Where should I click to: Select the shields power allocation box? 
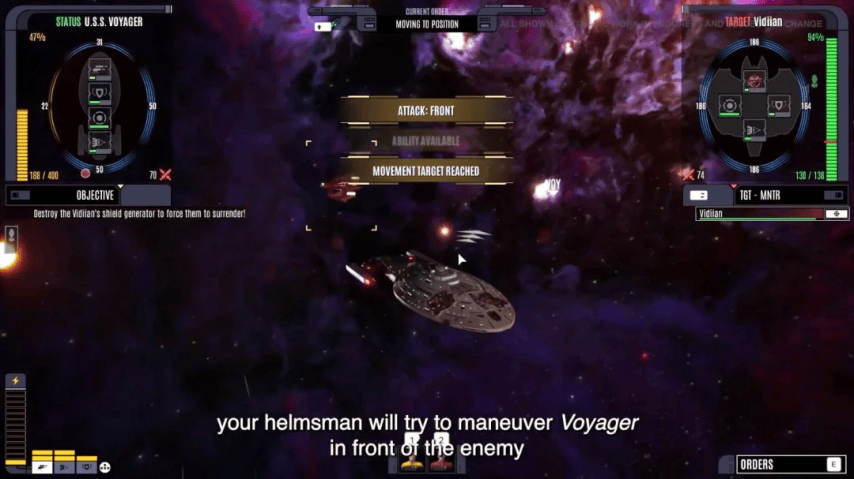pyautogui.click(x=86, y=465)
